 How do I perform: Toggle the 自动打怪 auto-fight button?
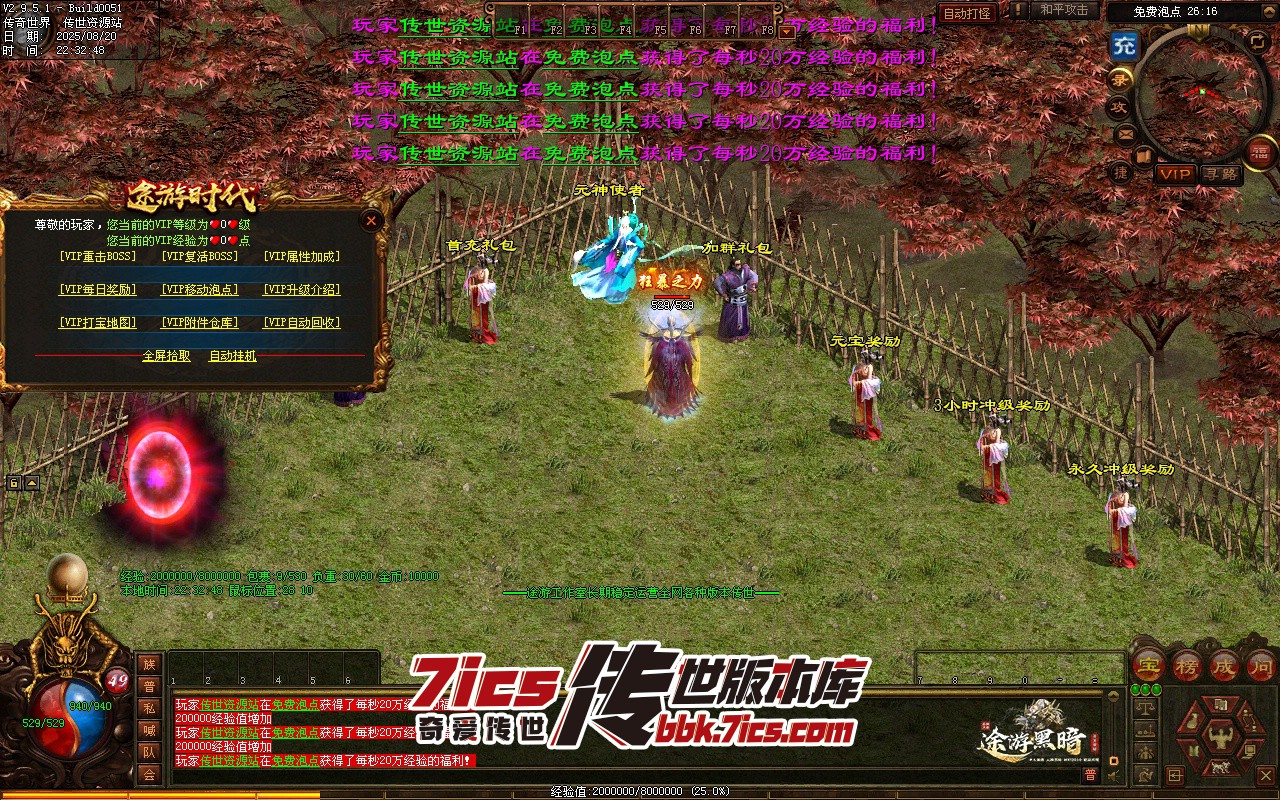[x=968, y=13]
